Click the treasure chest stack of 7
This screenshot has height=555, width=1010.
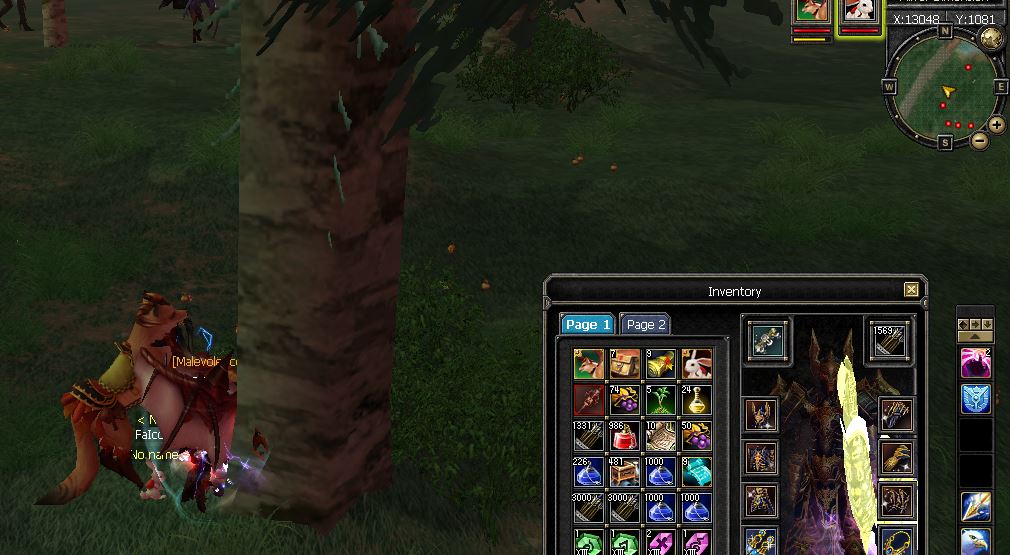click(625, 364)
